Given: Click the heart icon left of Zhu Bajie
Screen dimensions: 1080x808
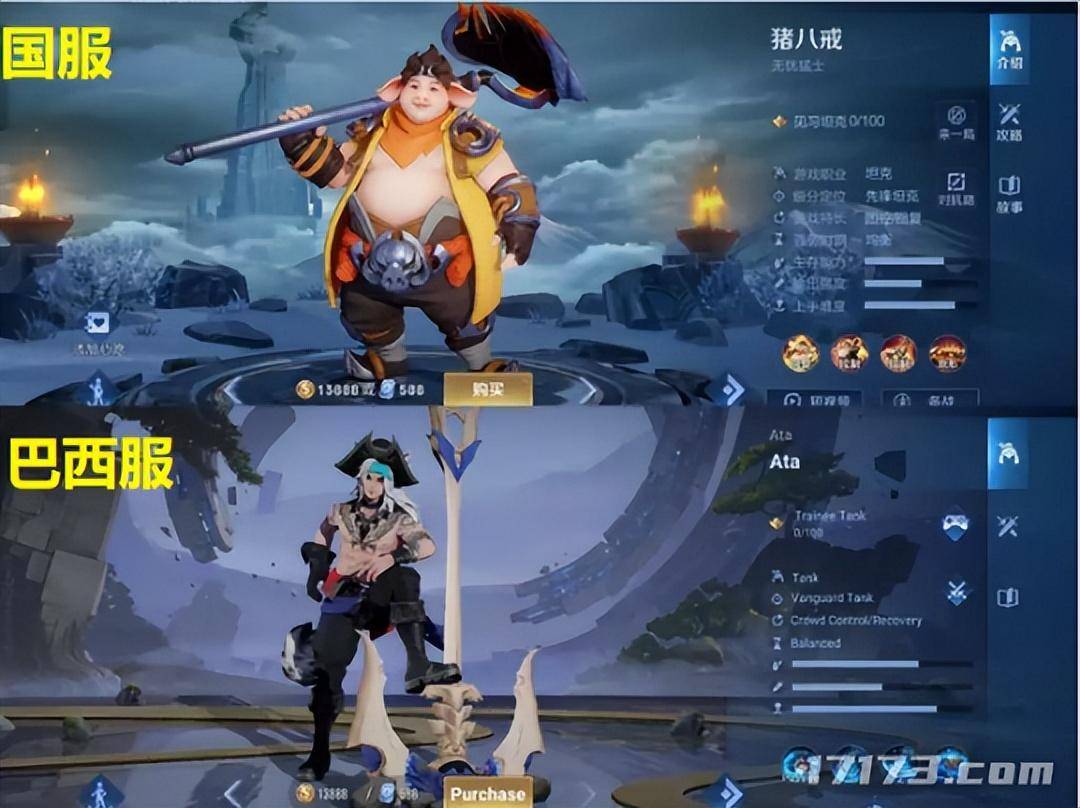Looking at the screenshot, I should click(x=99, y=324).
